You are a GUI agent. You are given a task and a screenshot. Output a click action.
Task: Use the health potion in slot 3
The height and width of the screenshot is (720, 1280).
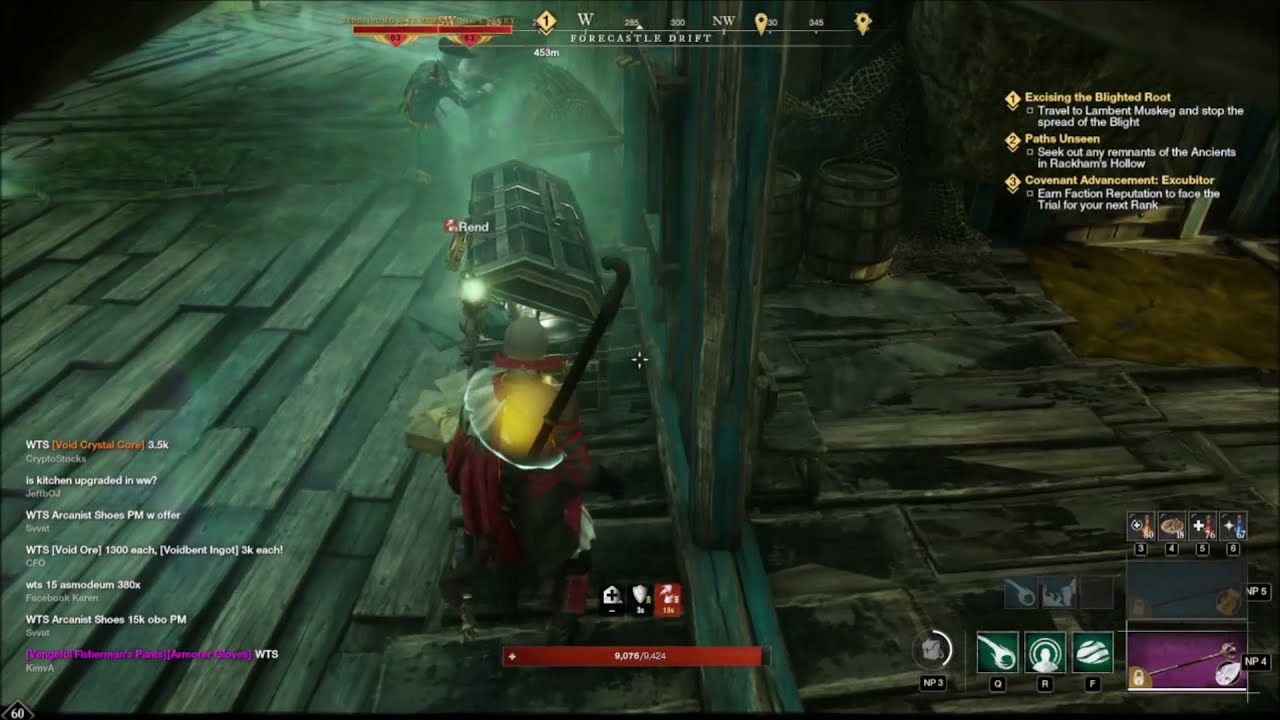point(1141,527)
